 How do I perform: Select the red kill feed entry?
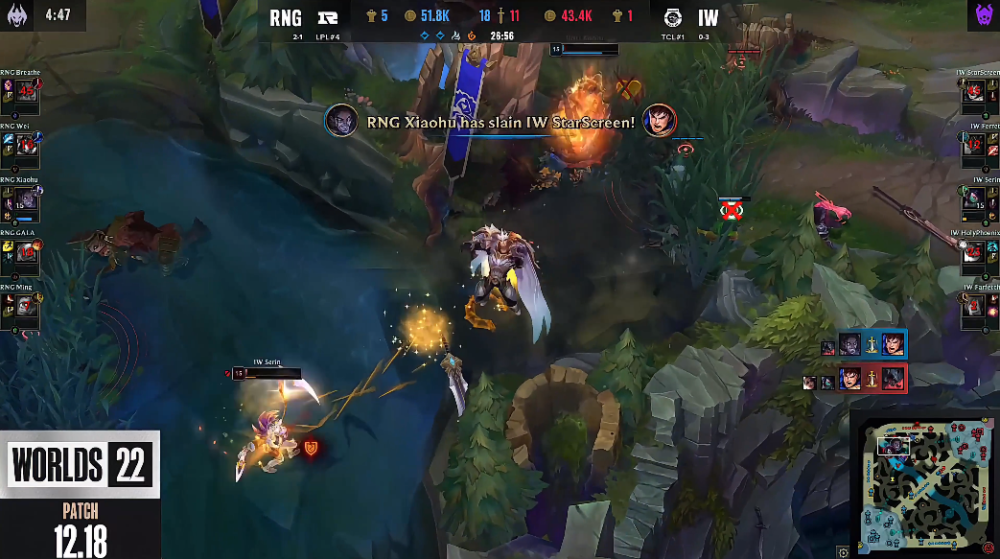pos(861,379)
